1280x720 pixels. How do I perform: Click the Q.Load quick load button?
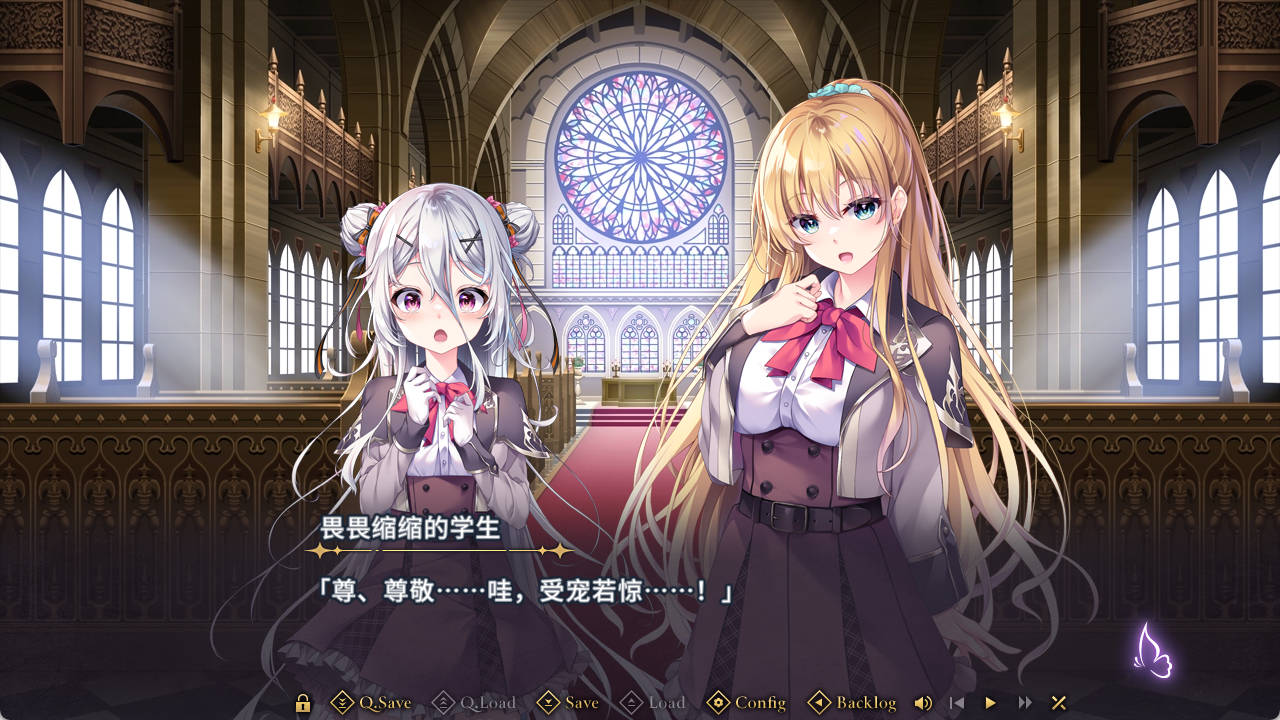[473, 703]
